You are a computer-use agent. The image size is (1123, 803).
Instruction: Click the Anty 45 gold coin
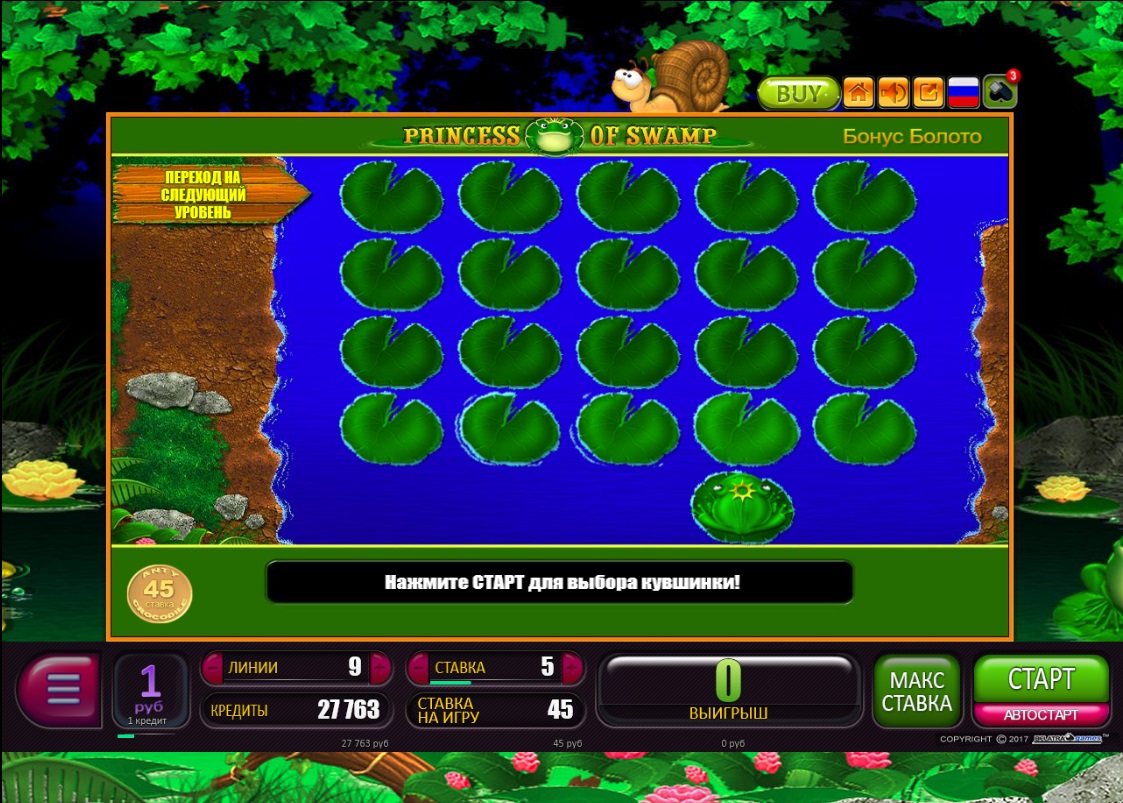coord(159,593)
